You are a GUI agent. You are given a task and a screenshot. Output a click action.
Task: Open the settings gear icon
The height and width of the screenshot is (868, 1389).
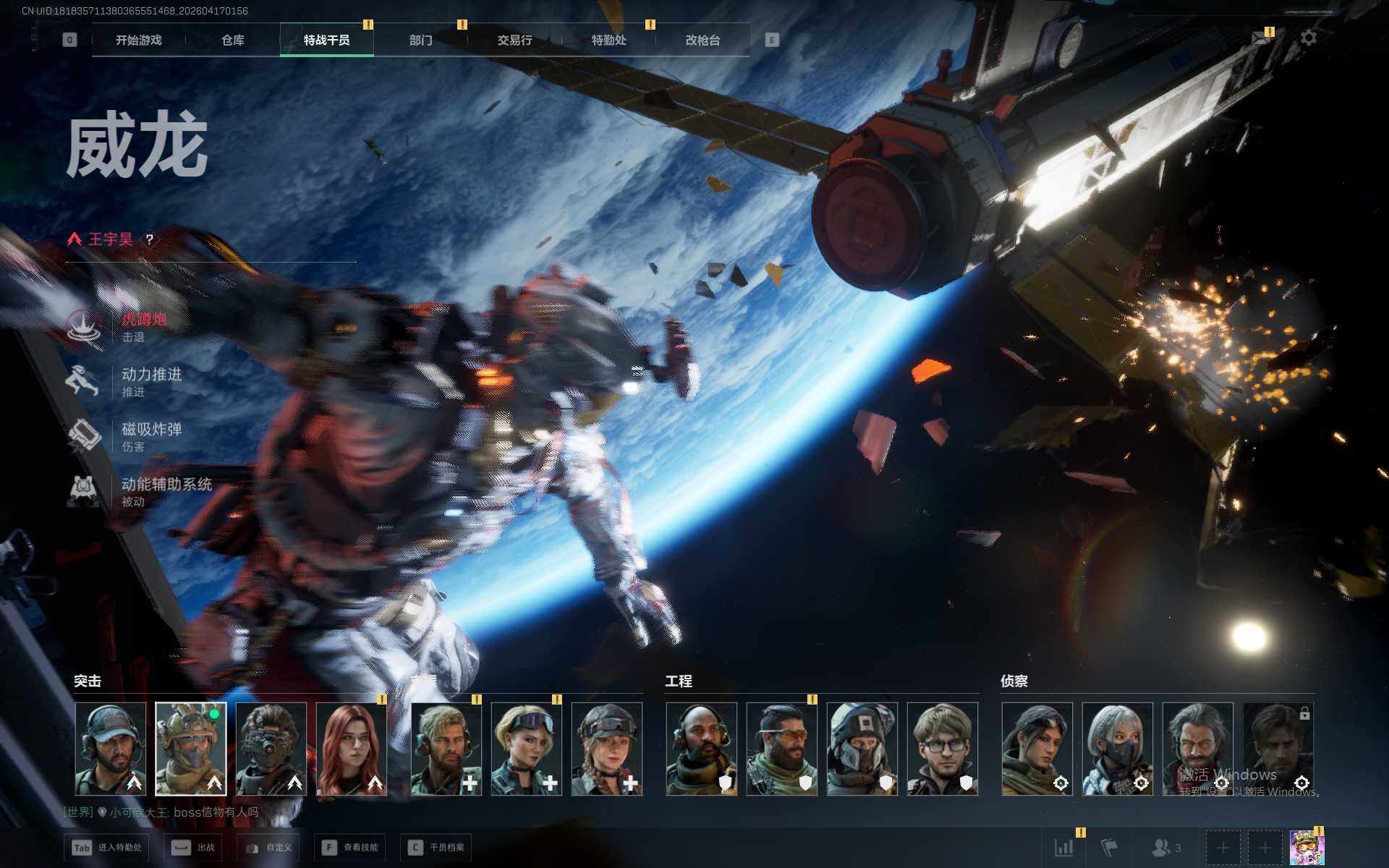point(1308,38)
